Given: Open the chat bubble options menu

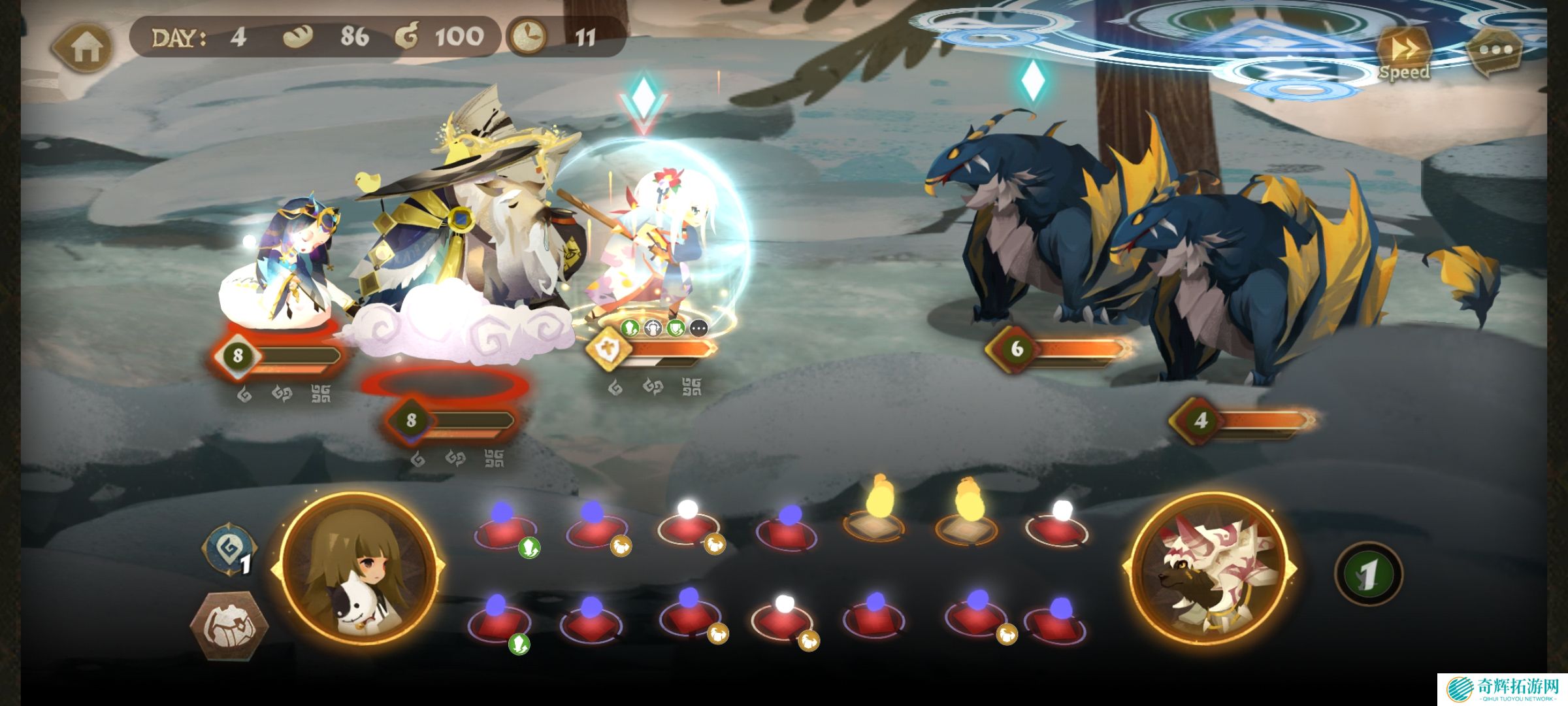Looking at the screenshot, I should [1495, 50].
